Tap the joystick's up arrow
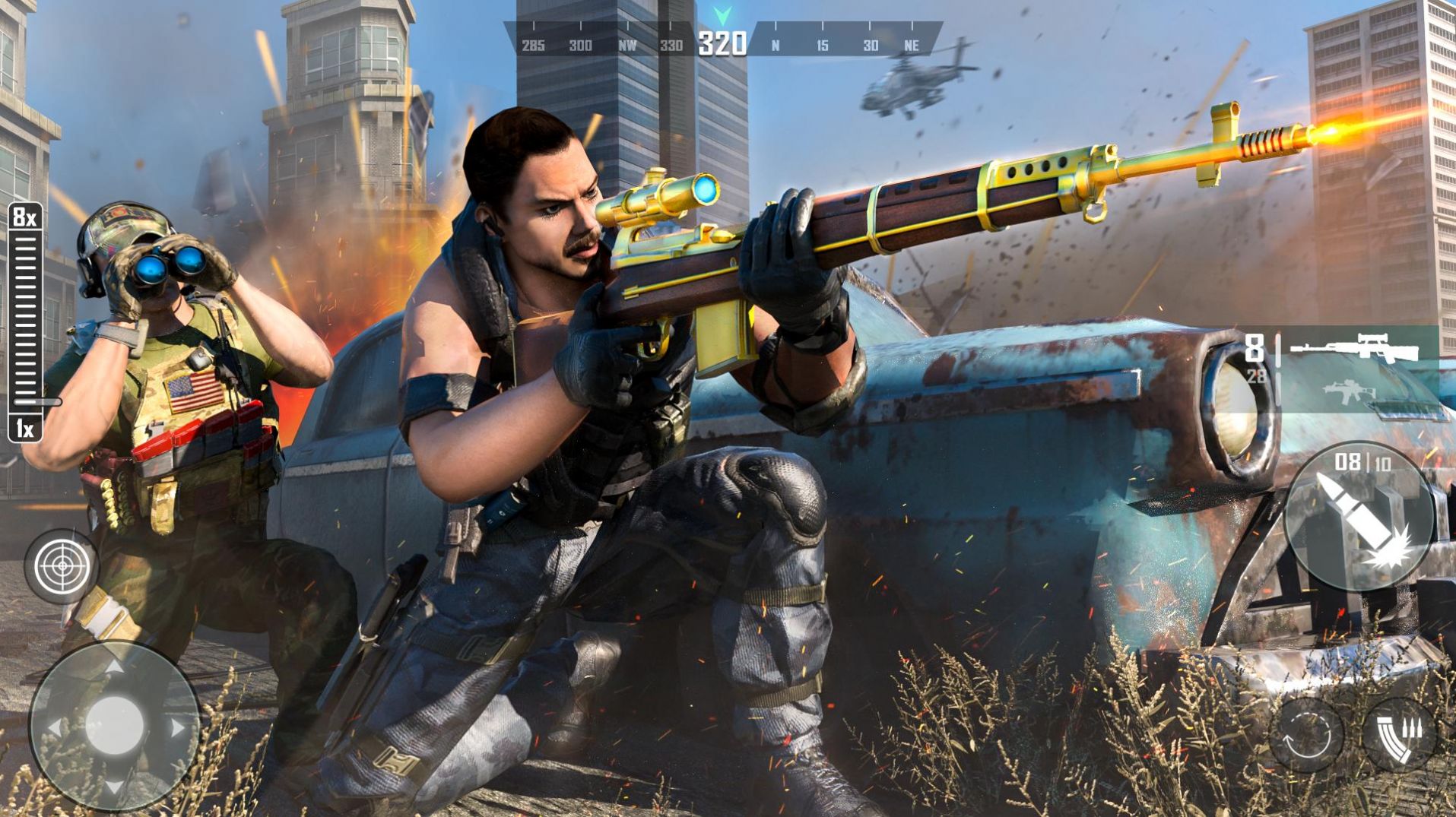1456x817 pixels. 113,667
